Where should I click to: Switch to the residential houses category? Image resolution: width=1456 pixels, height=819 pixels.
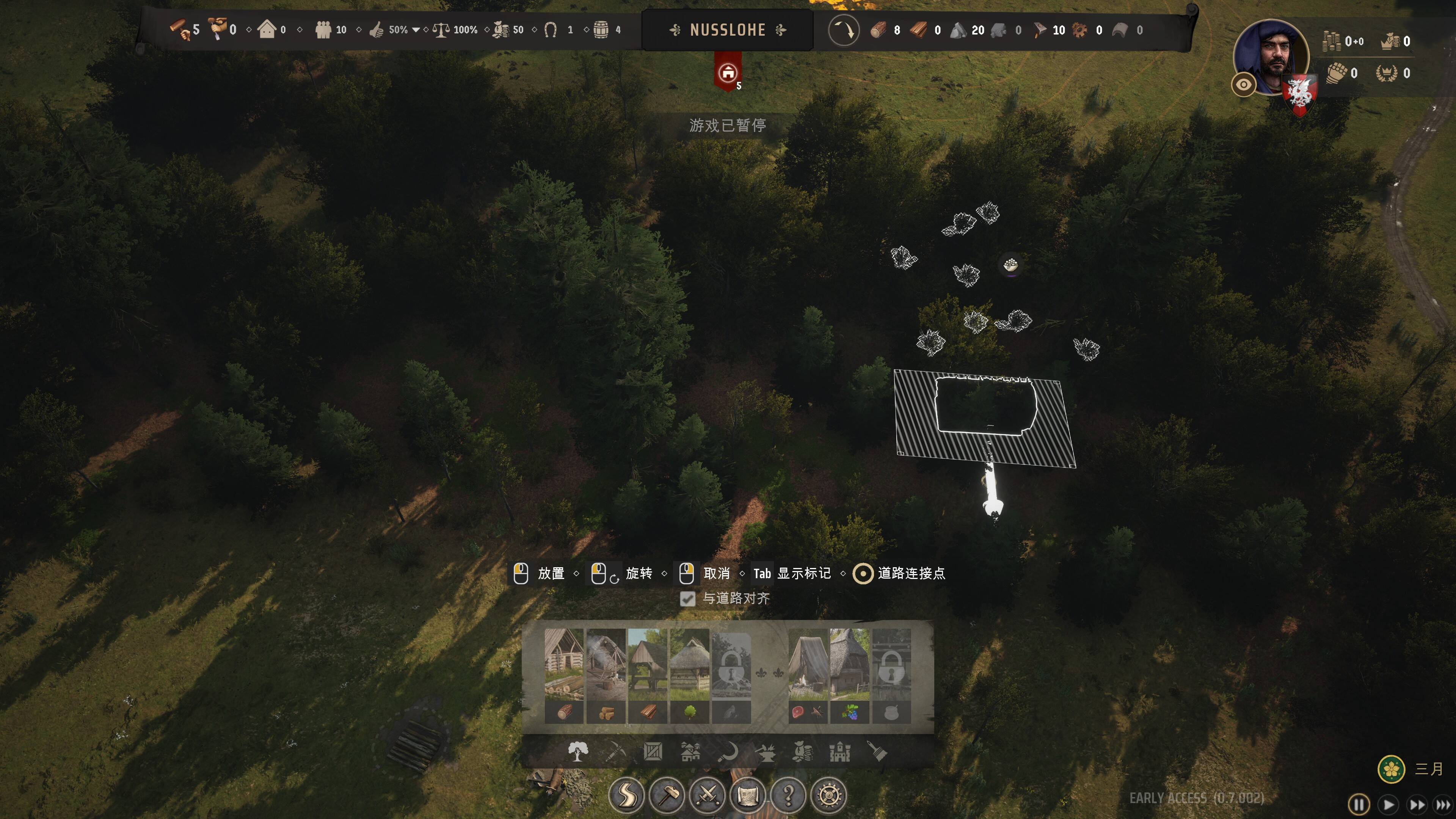click(x=690, y=752)
